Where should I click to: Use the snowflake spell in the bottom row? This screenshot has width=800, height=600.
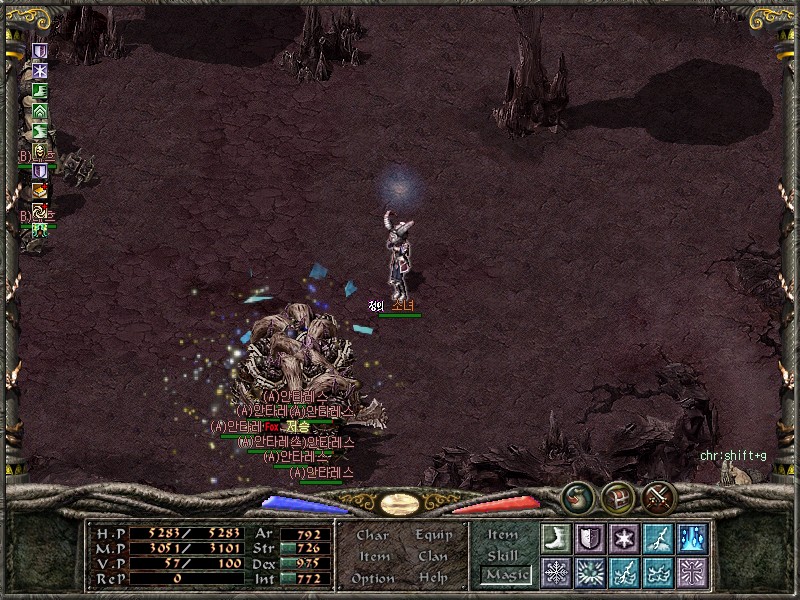(x=556, y=572)
